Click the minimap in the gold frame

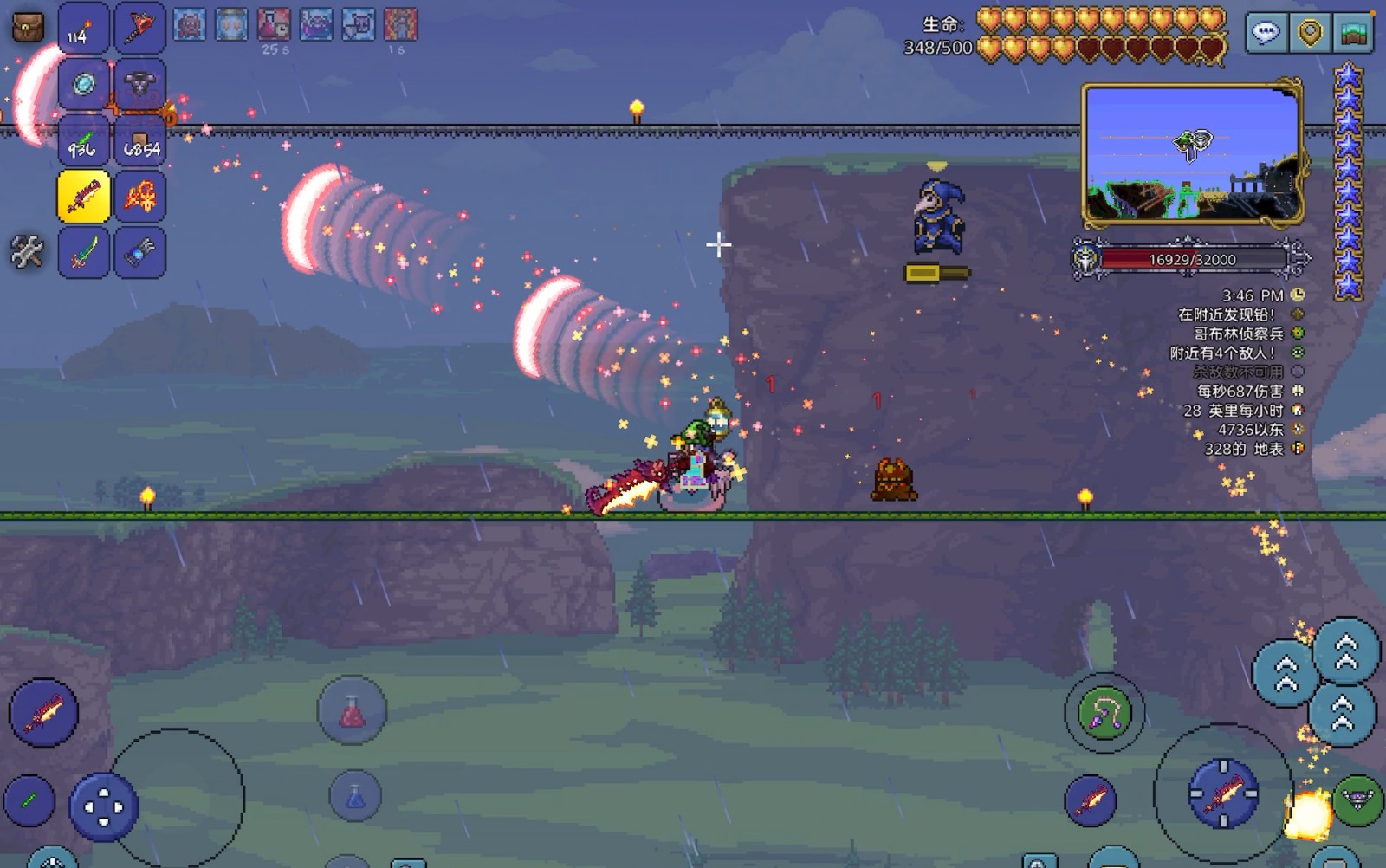point(1192,154)
